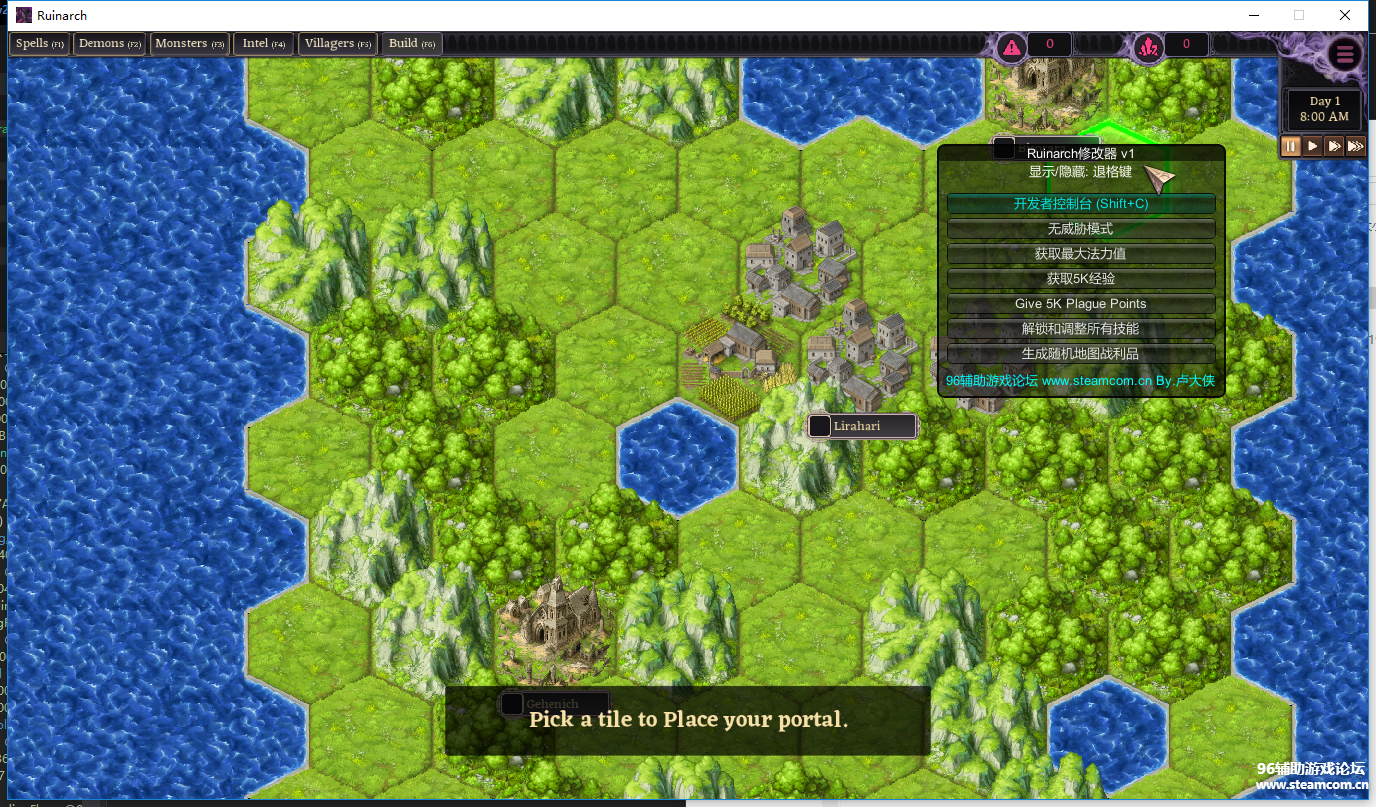The height and width of the screenshot is (807, 1376).
Task: Click the pink crystal resource icon
Action: pyautogui.click(x=1148, y=46)
